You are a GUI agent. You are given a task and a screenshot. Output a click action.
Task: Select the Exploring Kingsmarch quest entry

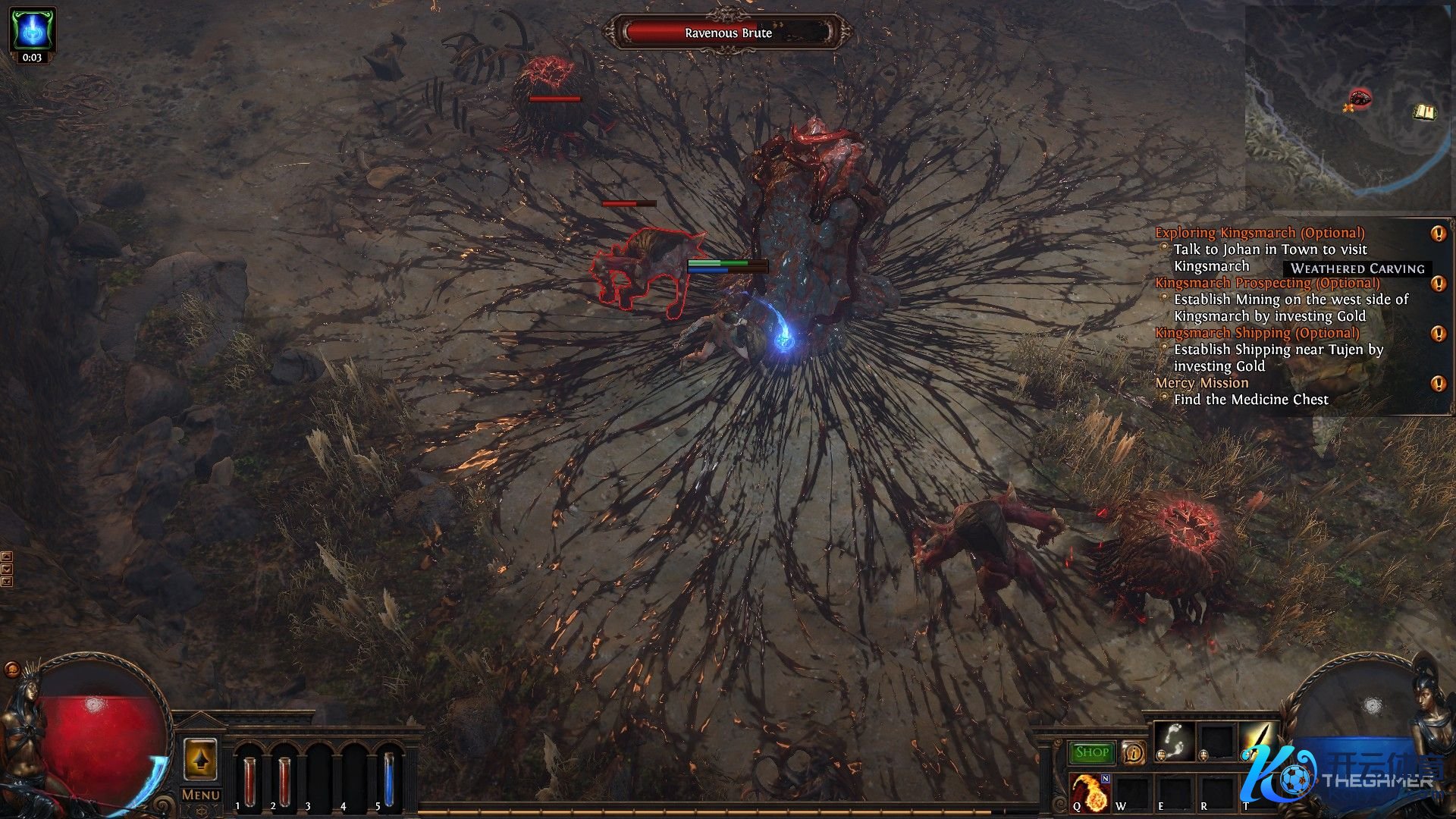click(1259, 233)
